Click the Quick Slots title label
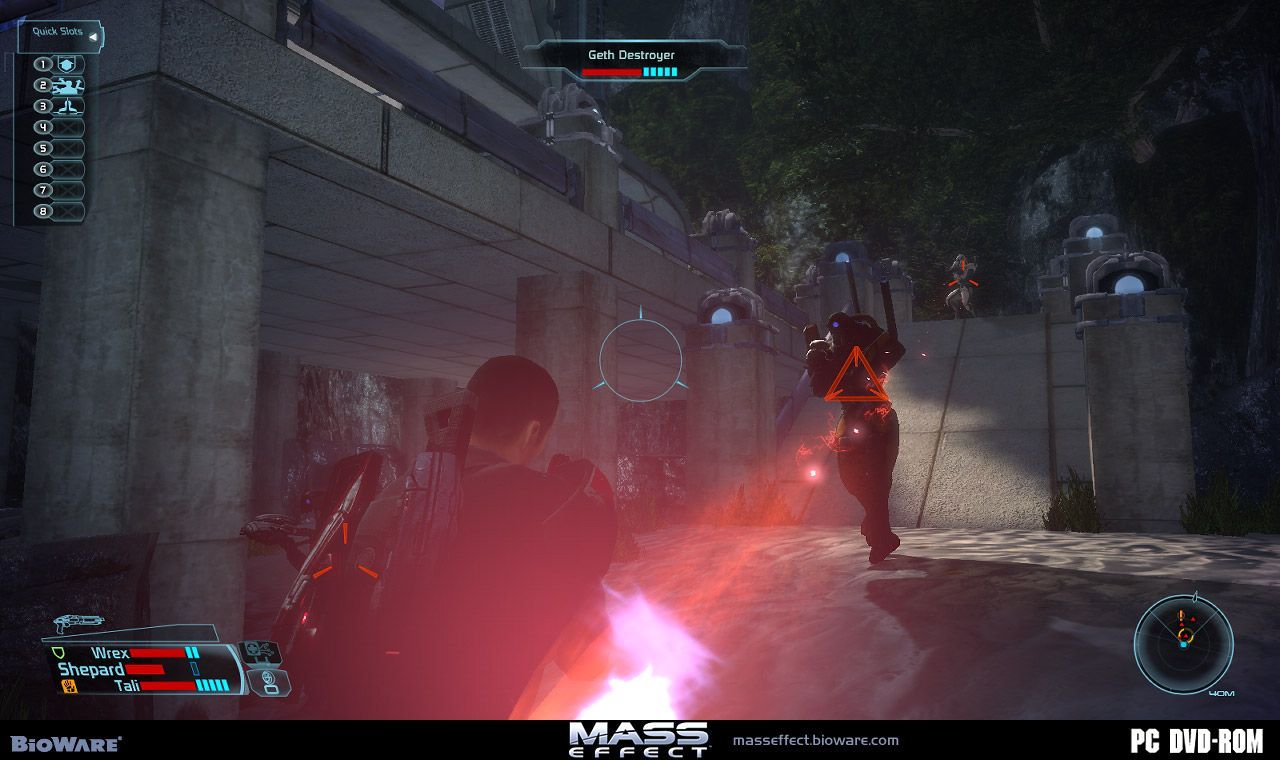The image size is (1280, 760). click(56, 32)
